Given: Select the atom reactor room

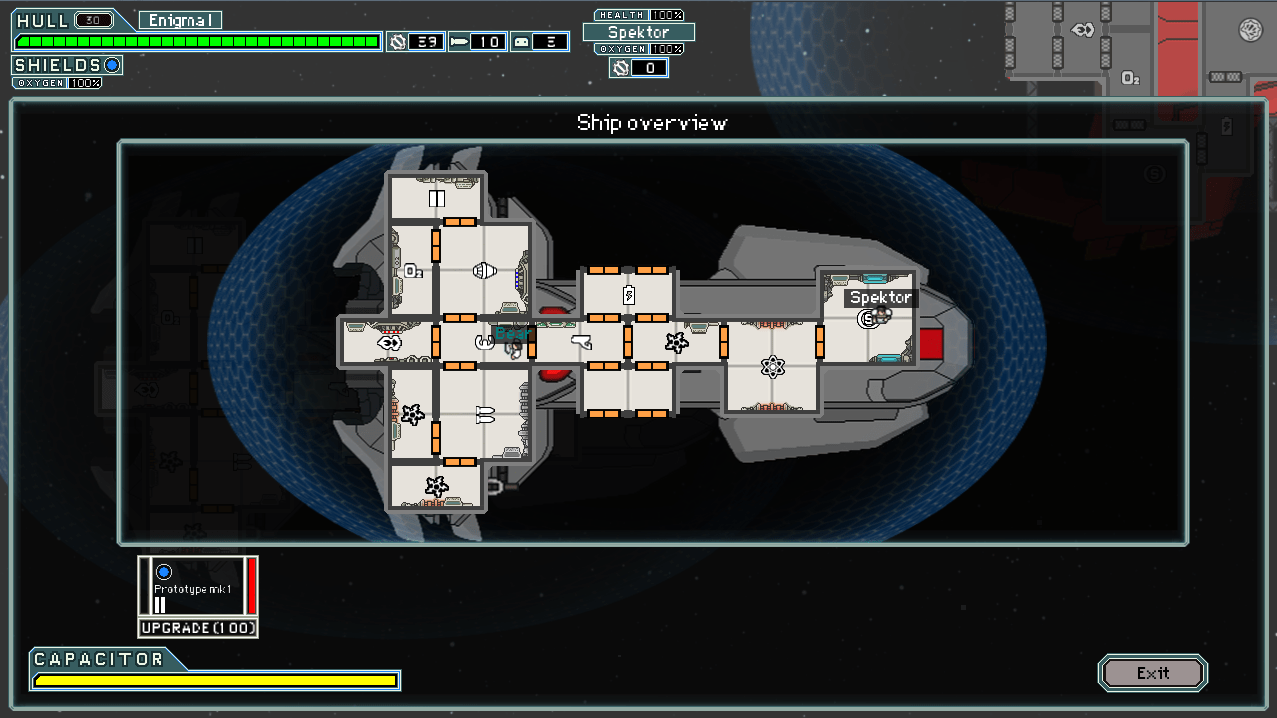Looking at the screenshot, I should (771, 366).
